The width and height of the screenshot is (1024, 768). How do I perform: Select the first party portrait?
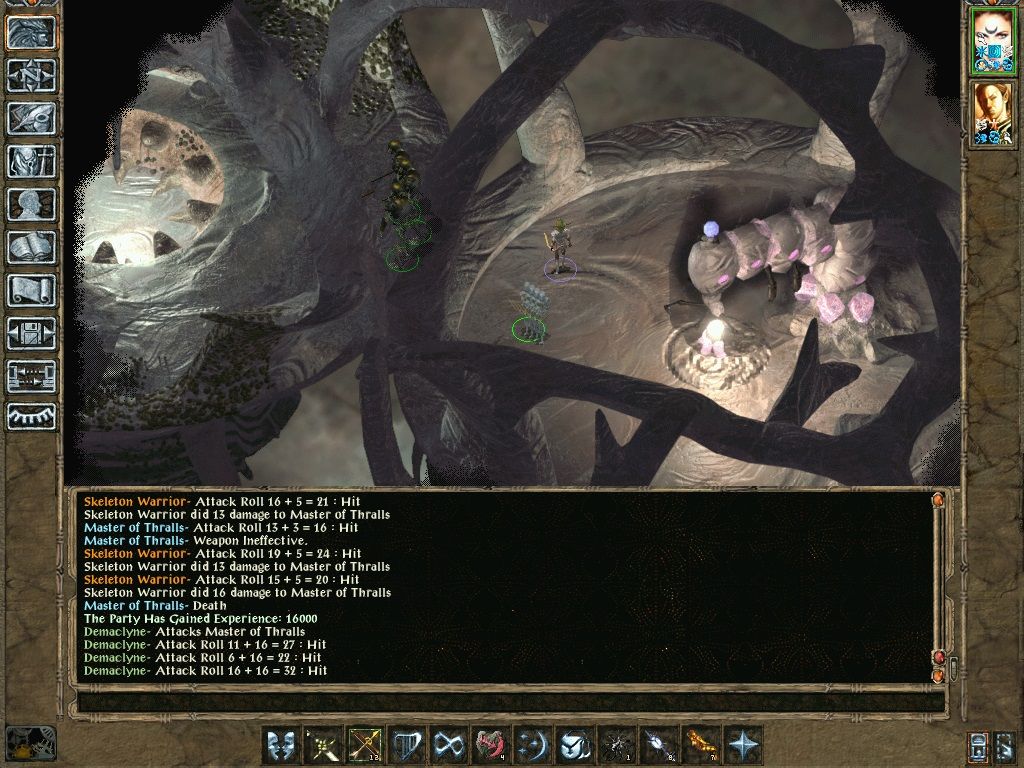coord(994,42)
